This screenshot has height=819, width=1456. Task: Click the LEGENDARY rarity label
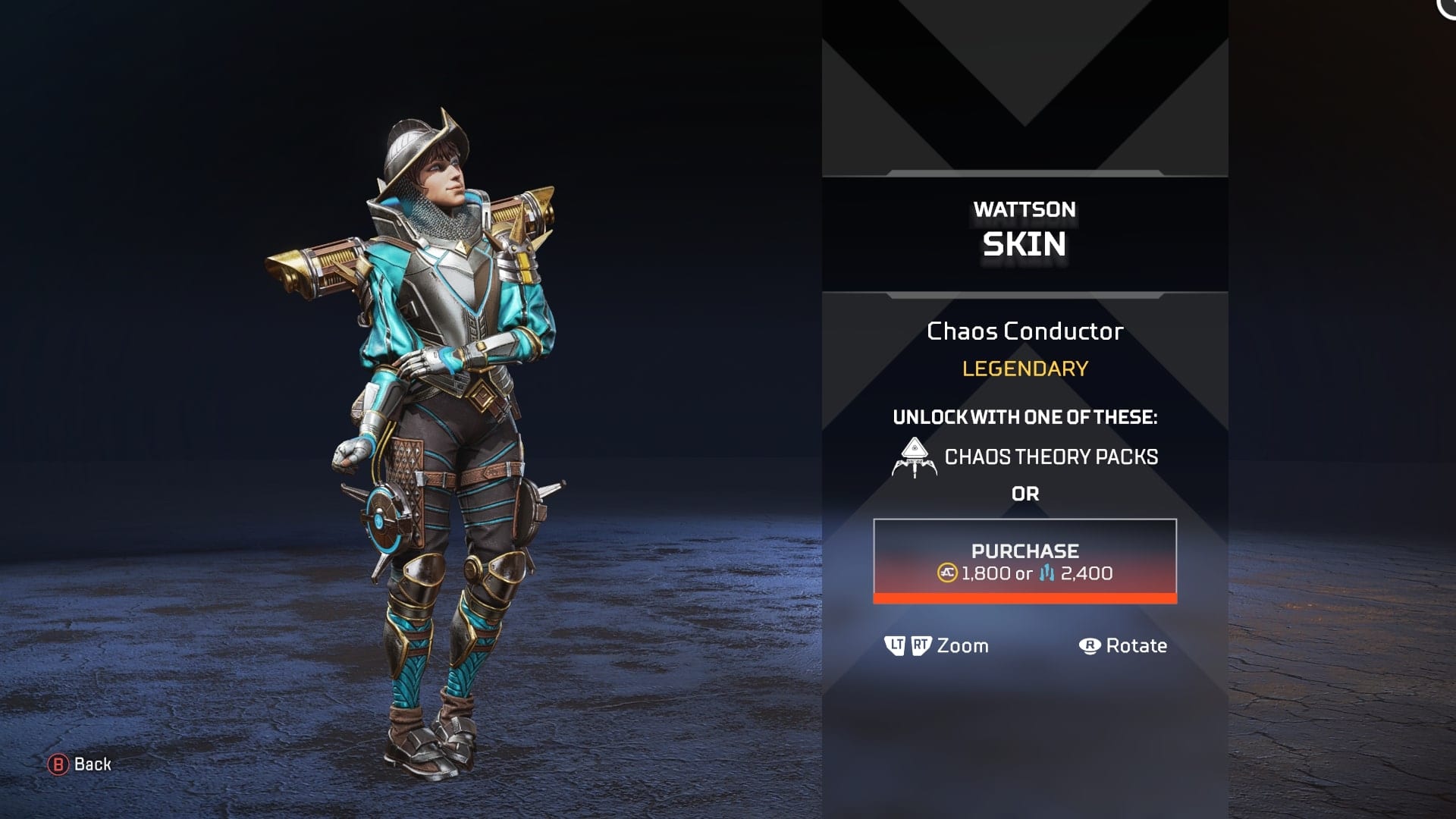pyautogui.click(x=1025, y=369)
